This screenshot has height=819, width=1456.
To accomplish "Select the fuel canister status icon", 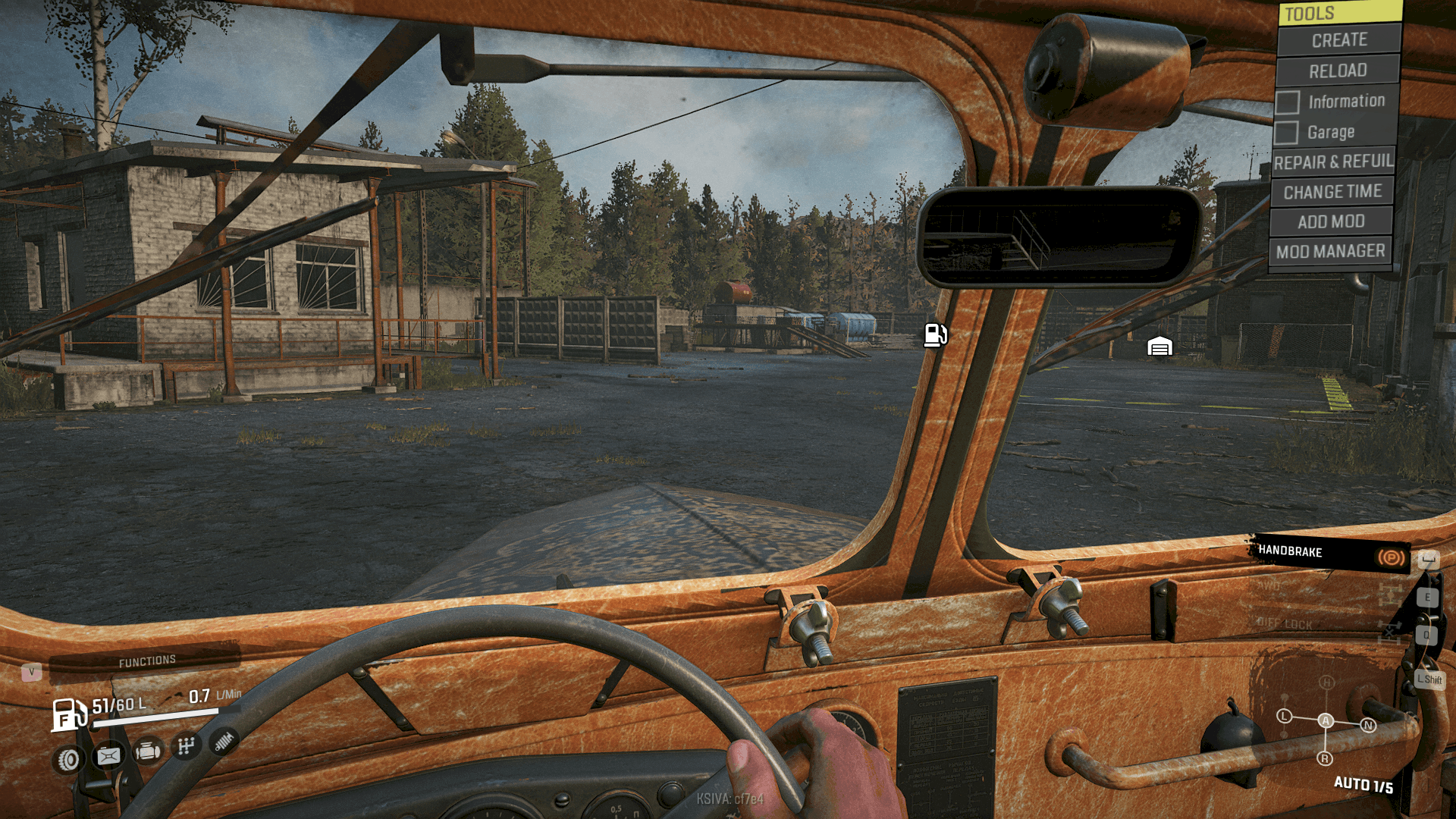I will [108, 756].
